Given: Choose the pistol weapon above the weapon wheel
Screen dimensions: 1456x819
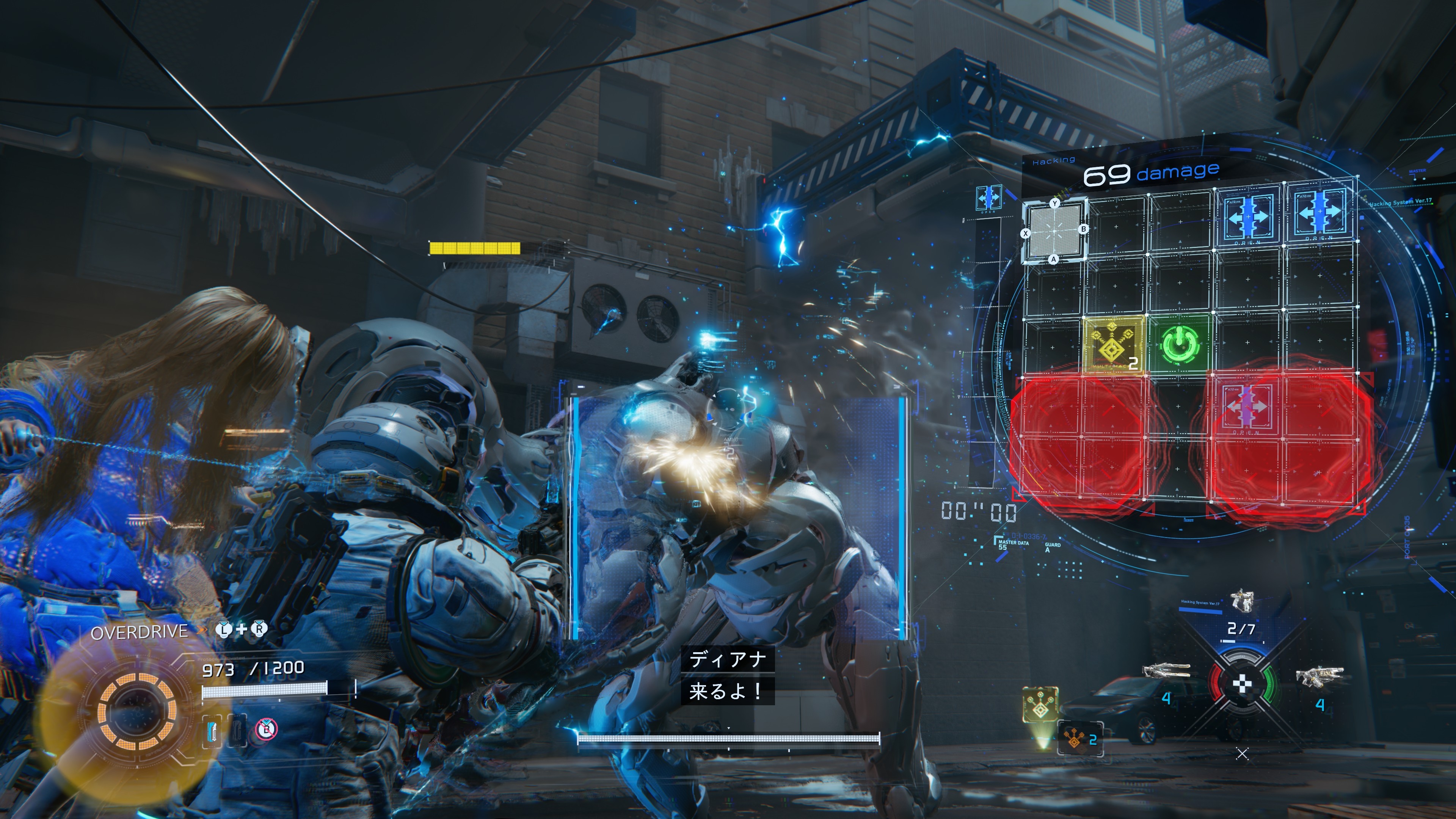Looking at the screenshot, I should (x=1242, y=601).
